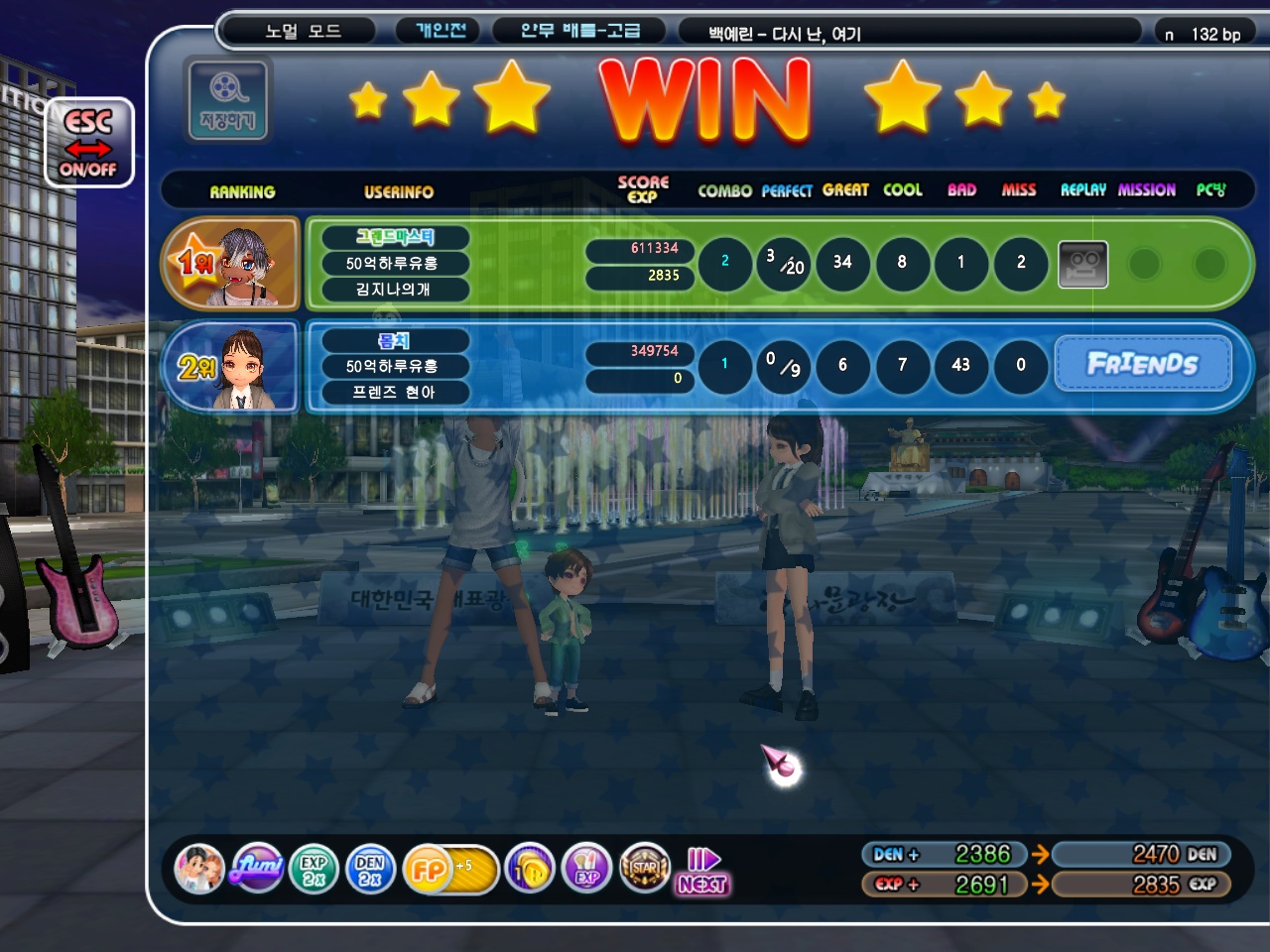
Task: Open the first-place player's replay camera
Action: click(1082, 264)
